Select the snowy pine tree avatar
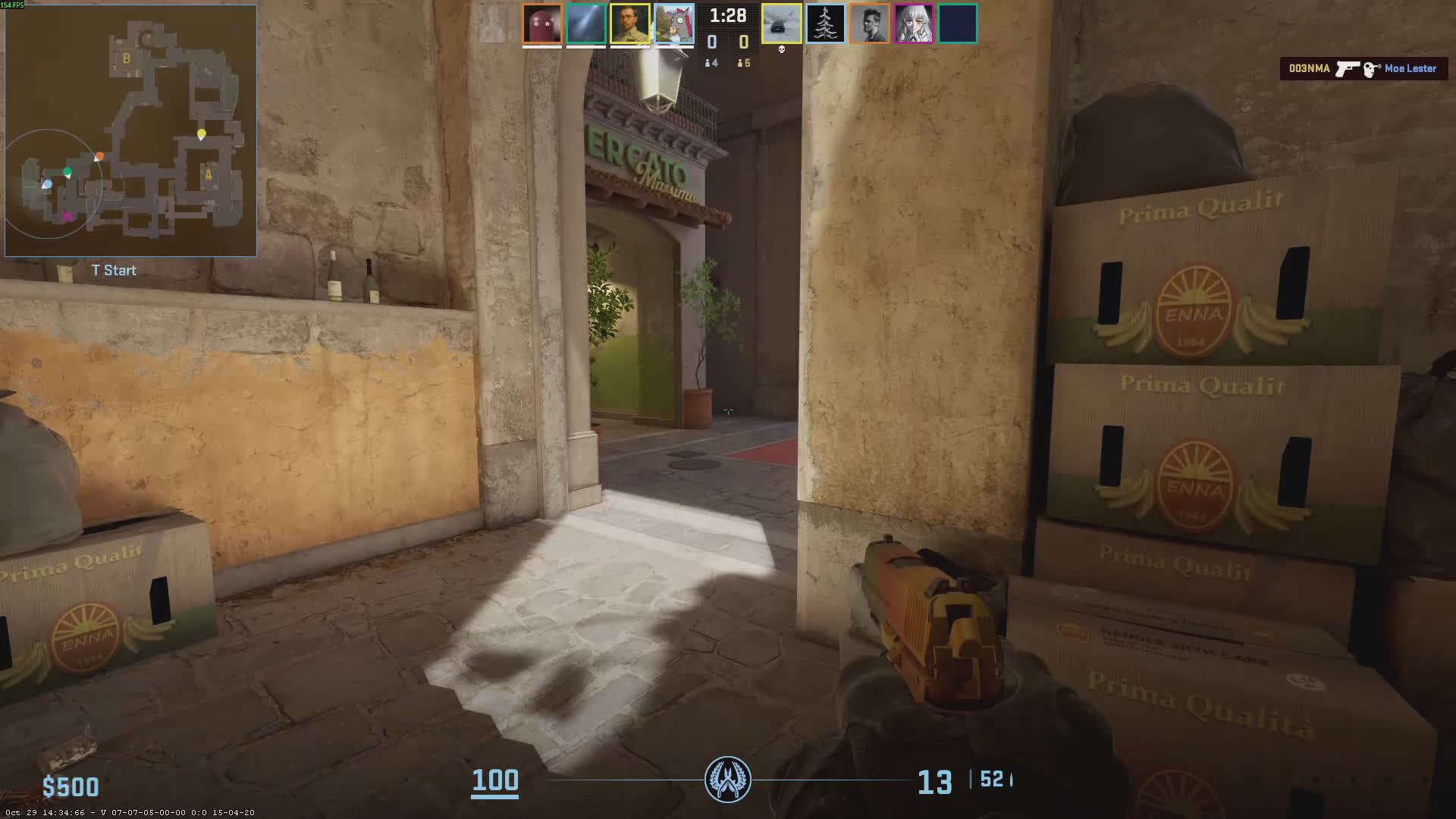The image size is (1456, 819). pyautogui.click(x=825, y=24)
